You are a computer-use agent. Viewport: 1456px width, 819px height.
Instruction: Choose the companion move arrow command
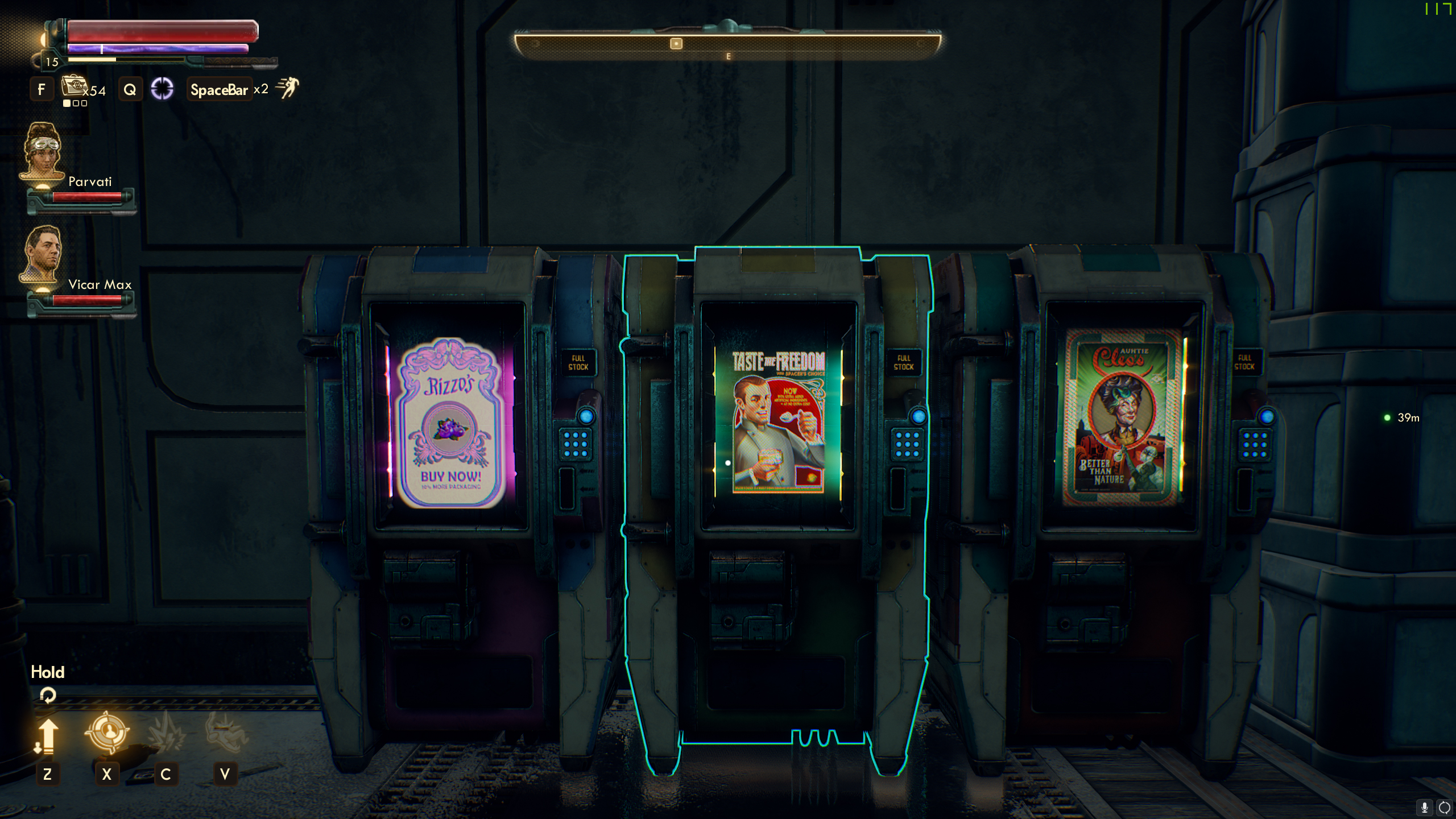point(47,736)
